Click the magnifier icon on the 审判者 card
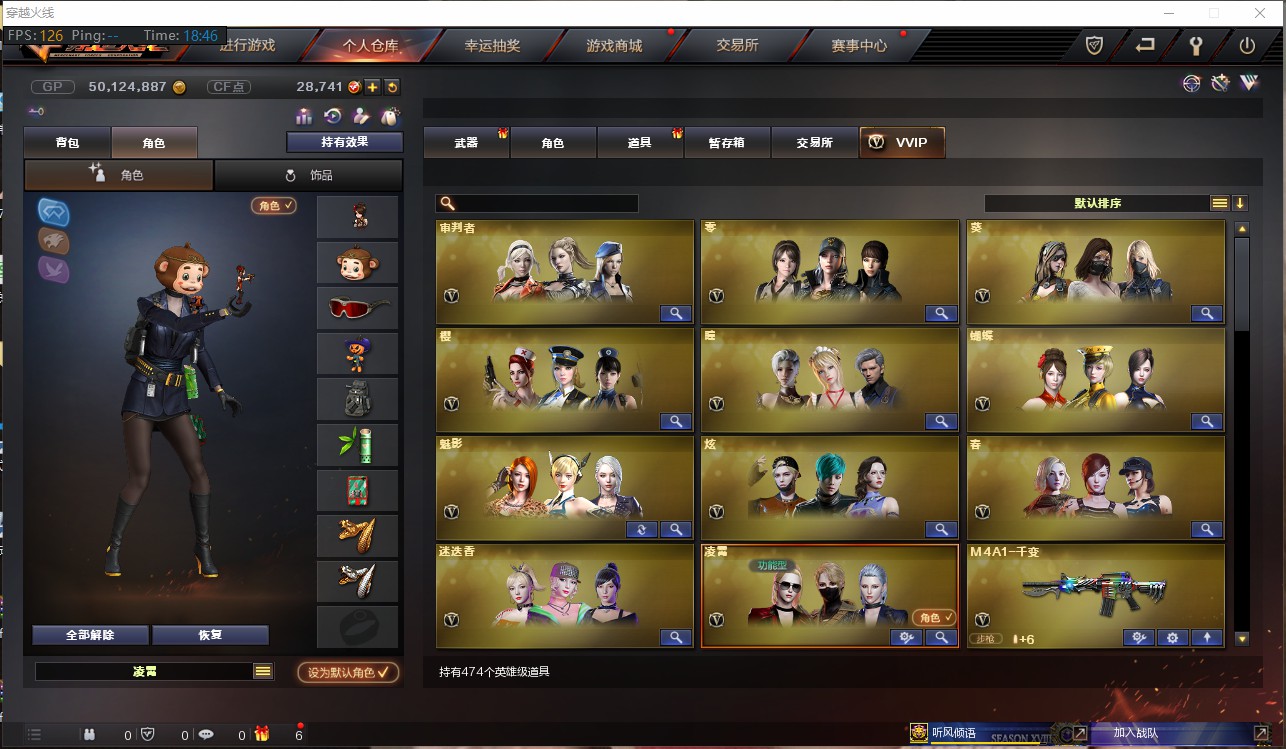The height and width of the screenshot is (749, 1286). [675, 313]
